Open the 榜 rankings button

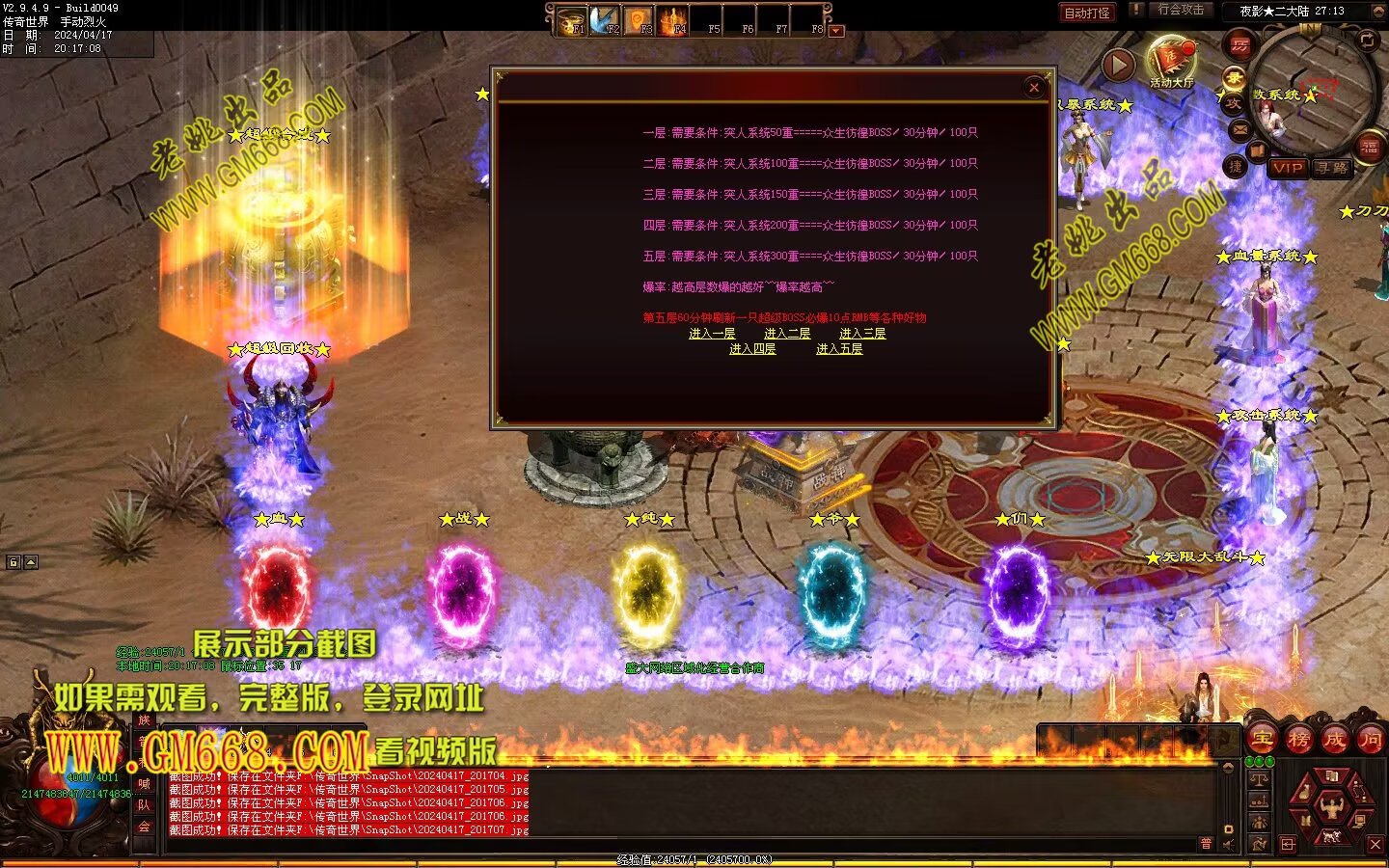pyautogui.click(x=1298, y=740)
